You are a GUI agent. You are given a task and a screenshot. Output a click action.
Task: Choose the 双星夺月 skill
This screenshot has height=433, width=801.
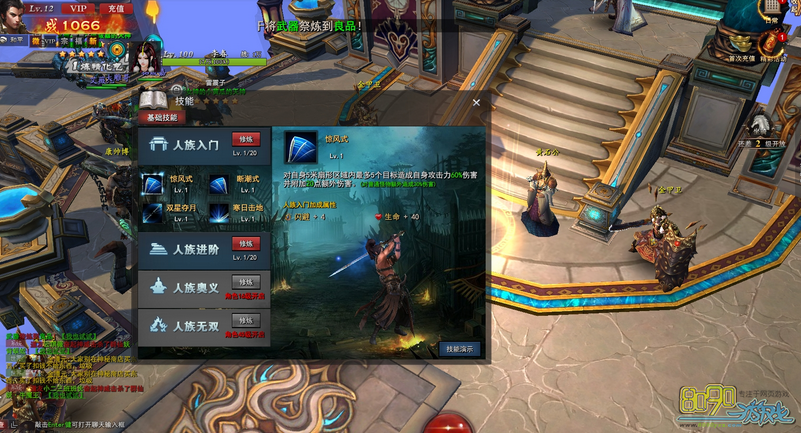pos(153,212)
